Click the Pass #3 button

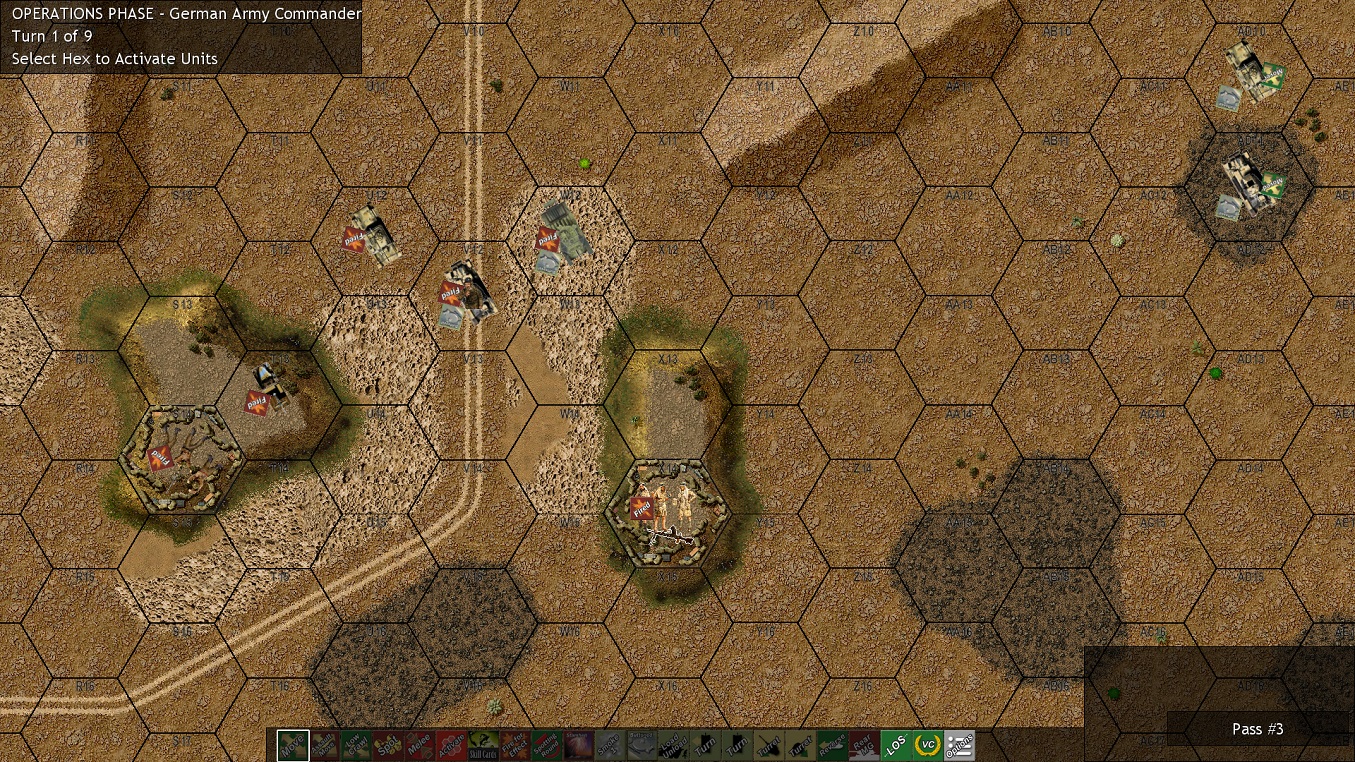[1258, 729]
